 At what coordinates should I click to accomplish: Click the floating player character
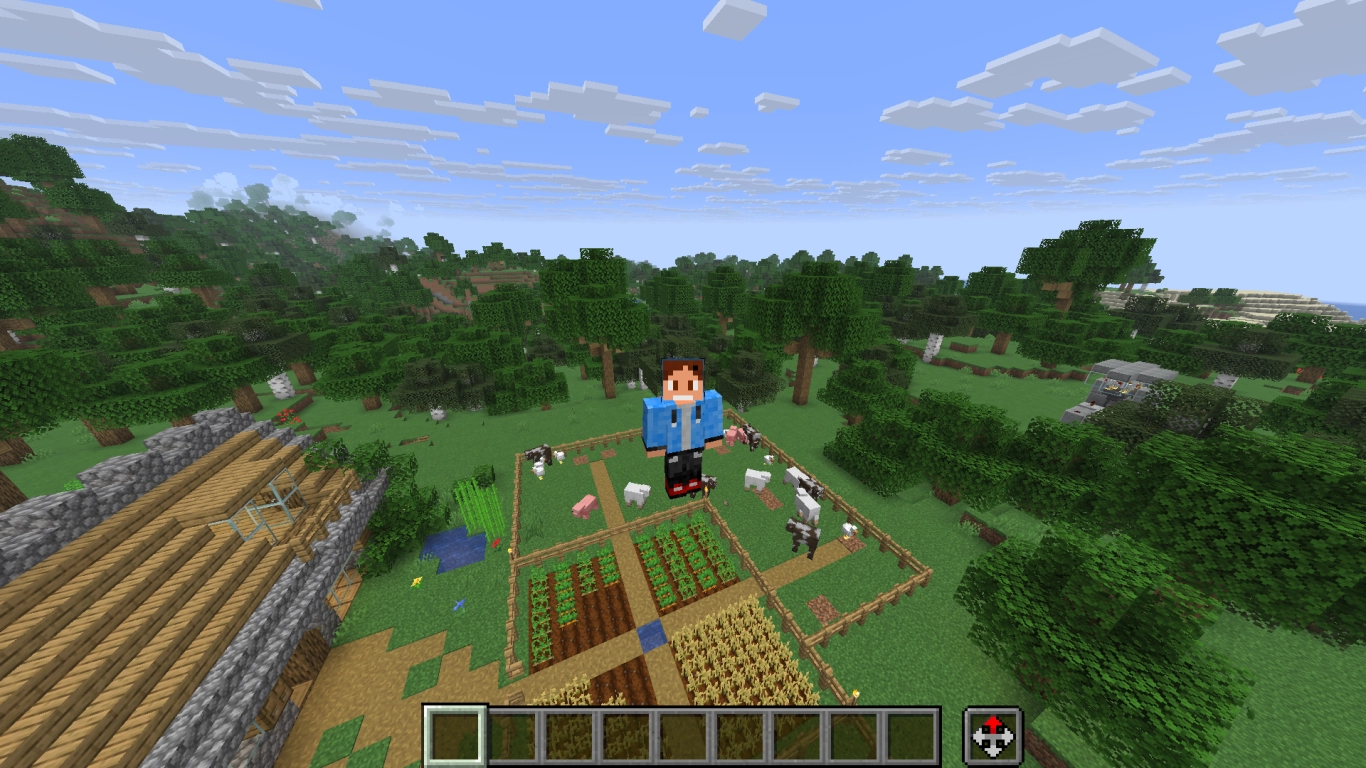680,420
